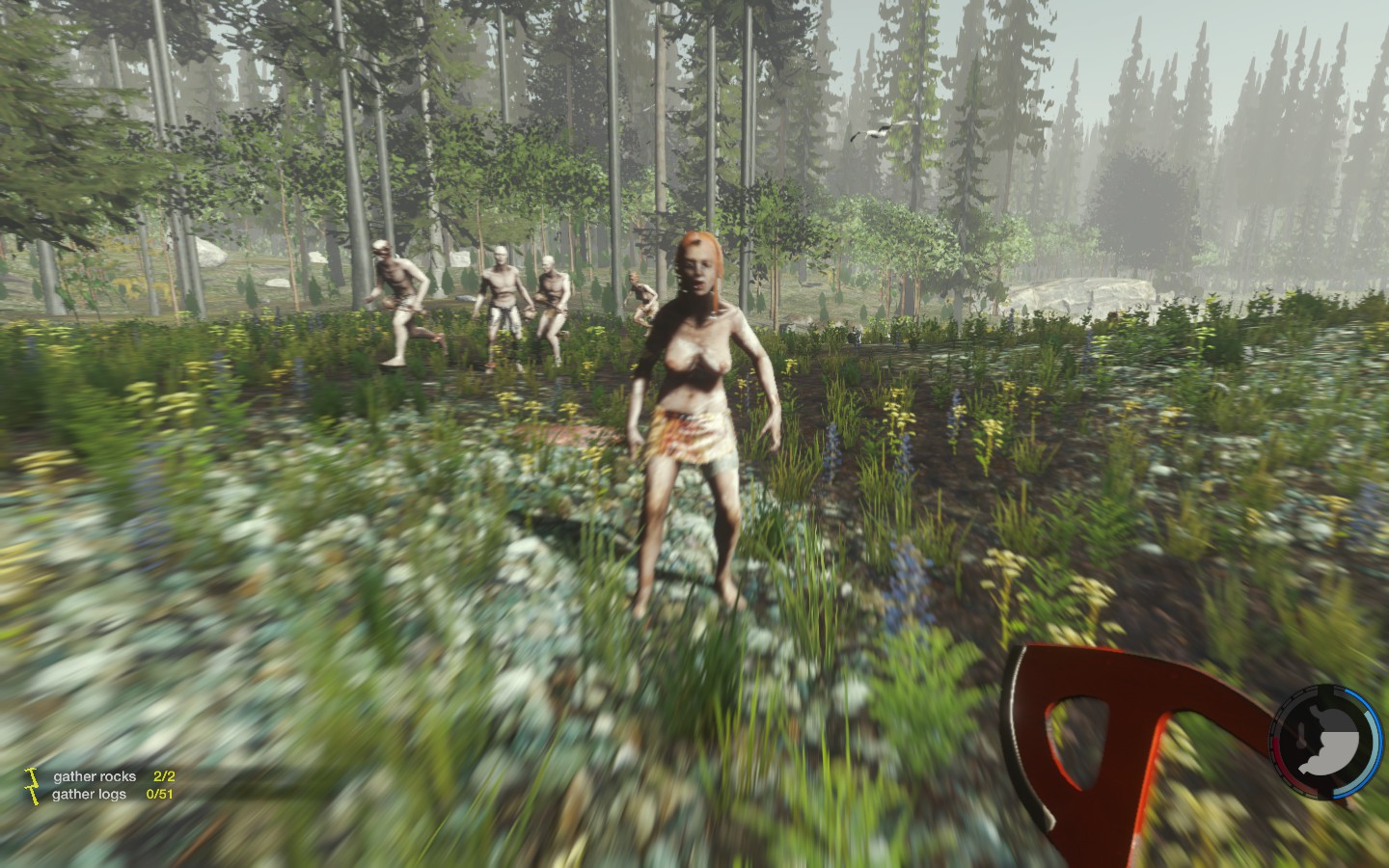
Task: Select the gather rocks objective
Action: tap(95, 776)
